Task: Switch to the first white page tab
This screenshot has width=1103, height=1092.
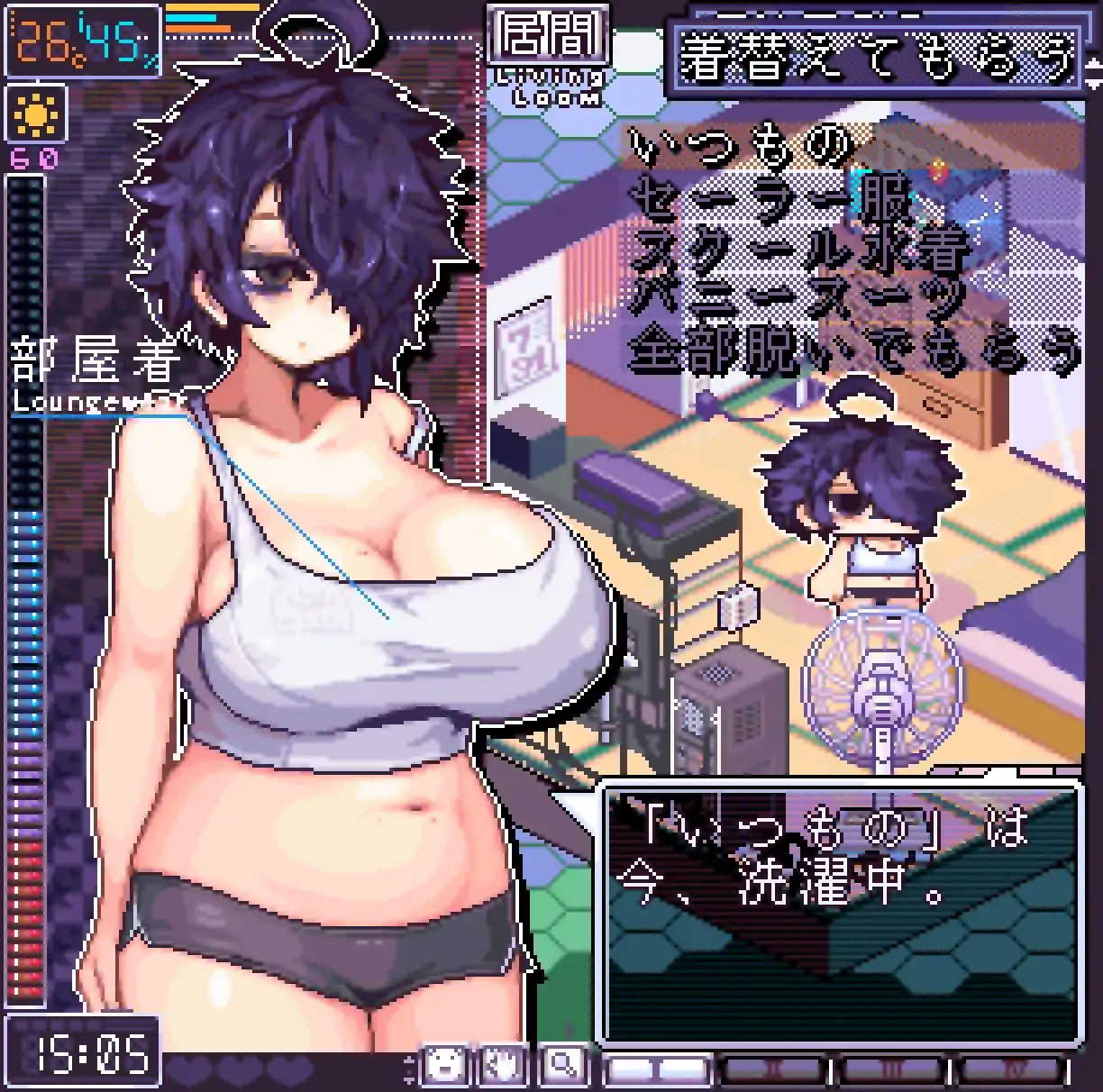Action: (657, 1069)
